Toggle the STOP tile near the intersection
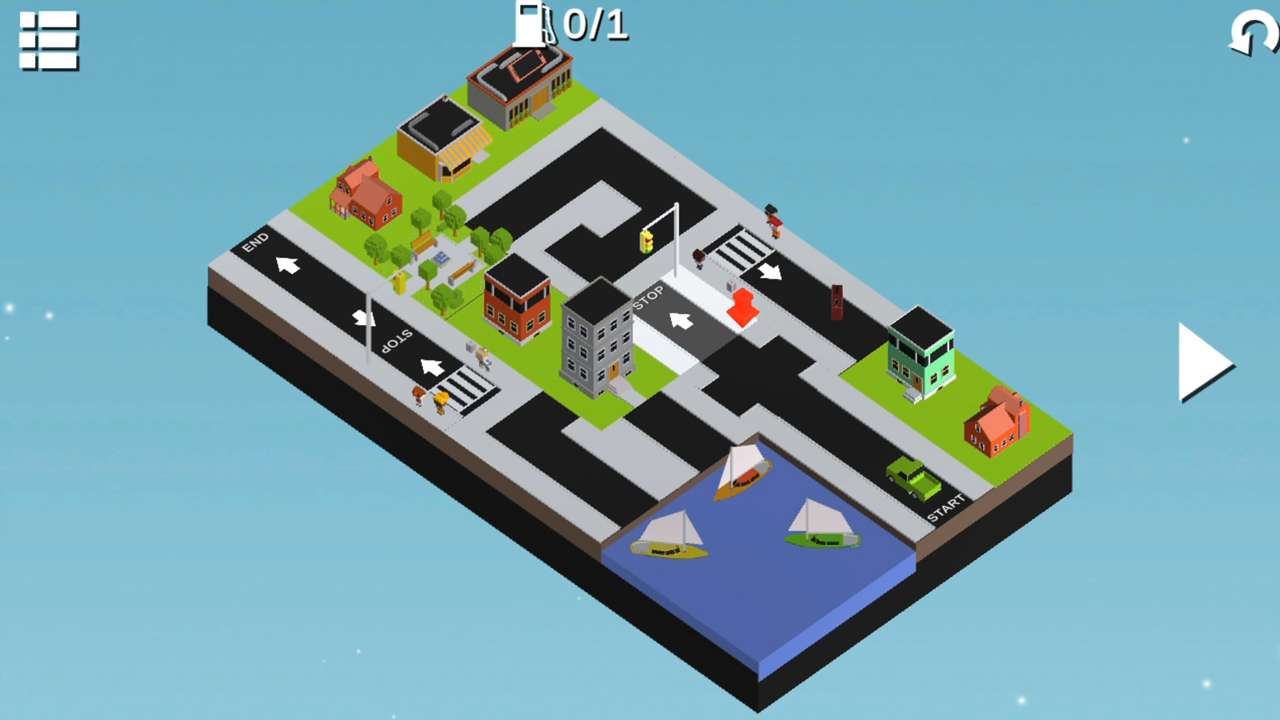The width and height of the screenshot is (1280, 720). click(650, 297)
